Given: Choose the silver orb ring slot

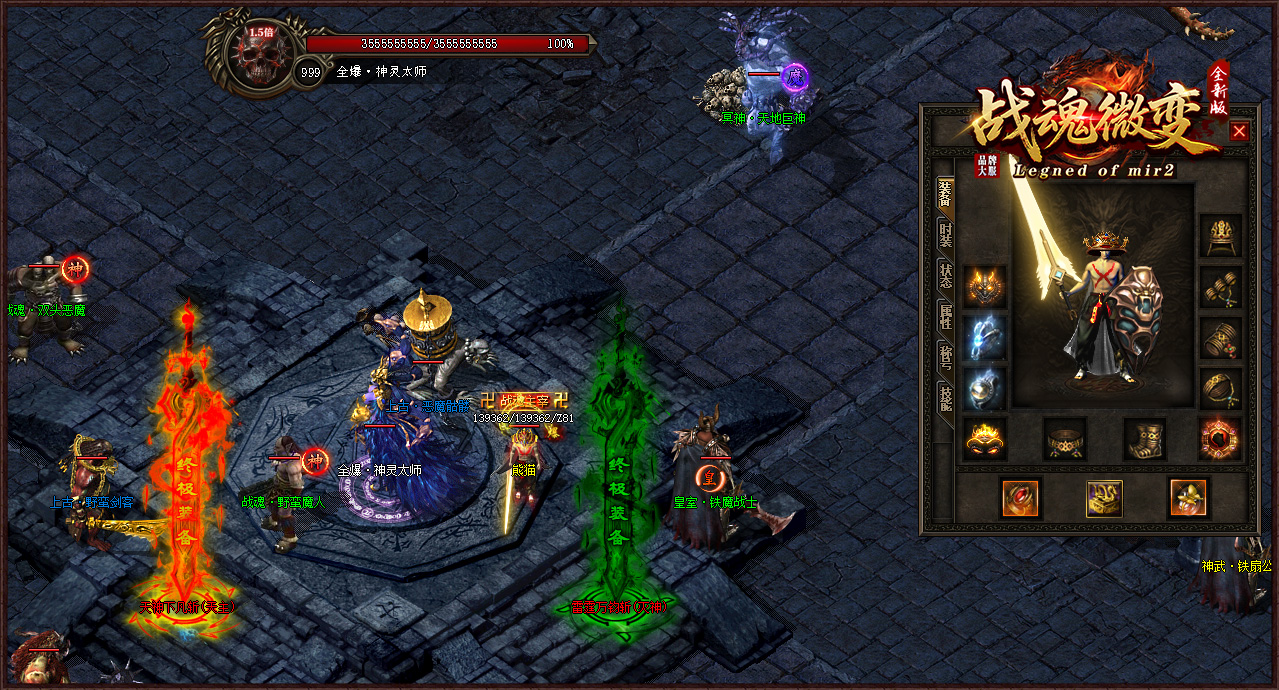Looking at the screenshot, I should click(985, 388).
